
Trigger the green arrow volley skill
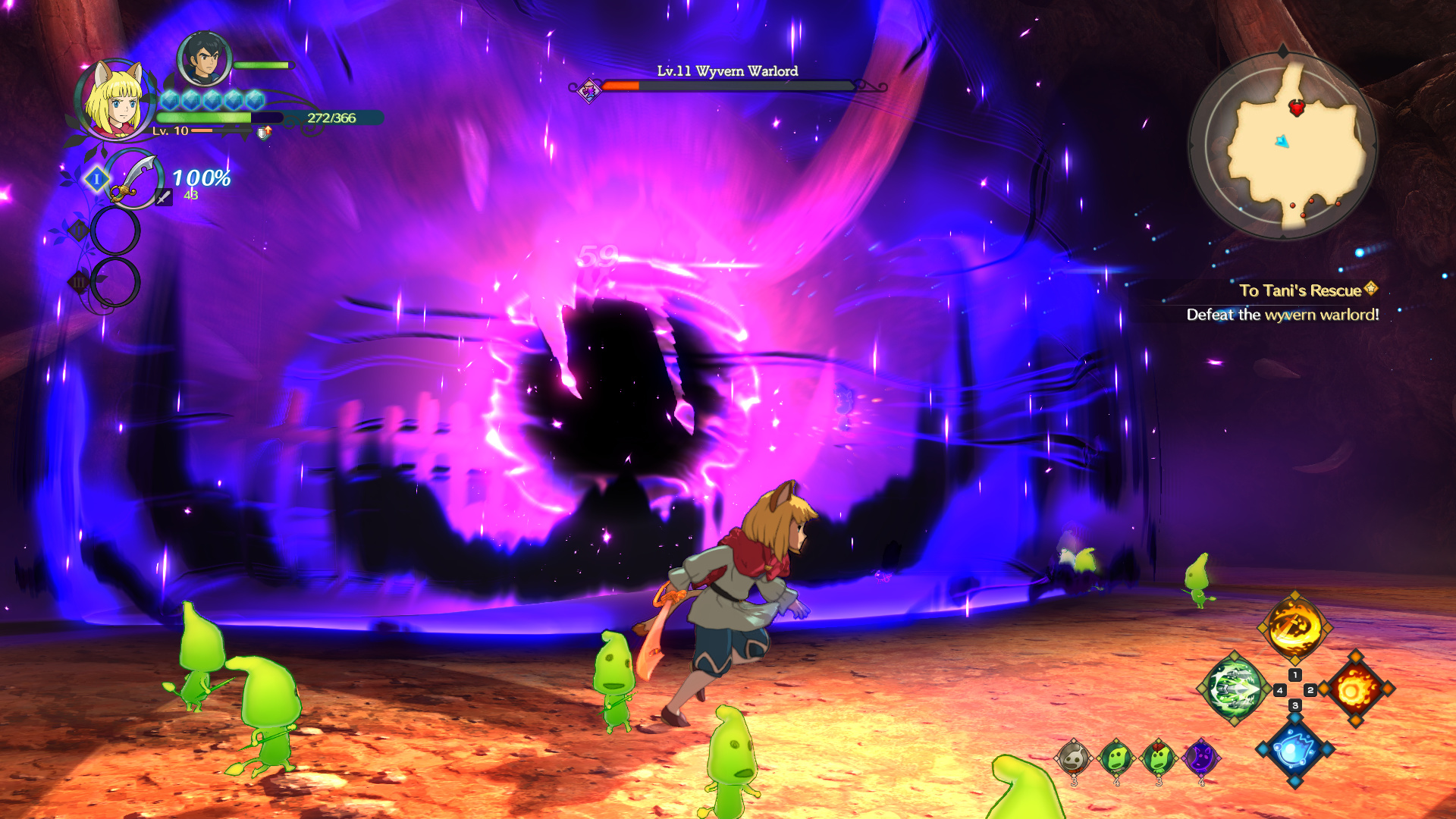tap(1234, 689)
